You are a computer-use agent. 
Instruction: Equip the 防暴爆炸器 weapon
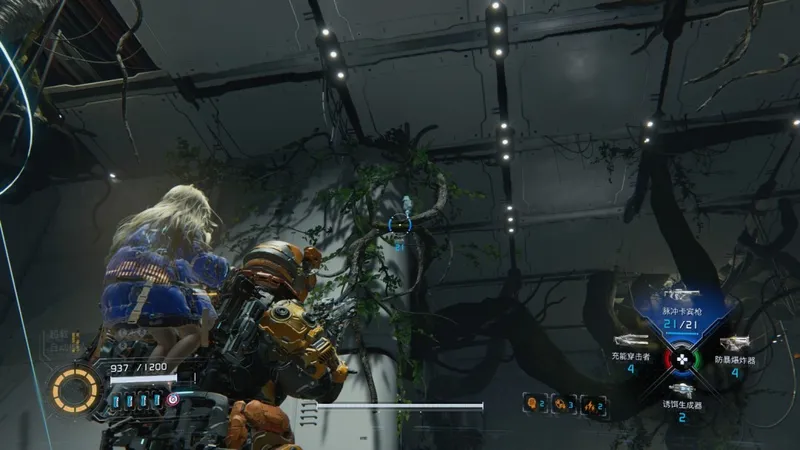pyautogui.click(x=733, y=345)
